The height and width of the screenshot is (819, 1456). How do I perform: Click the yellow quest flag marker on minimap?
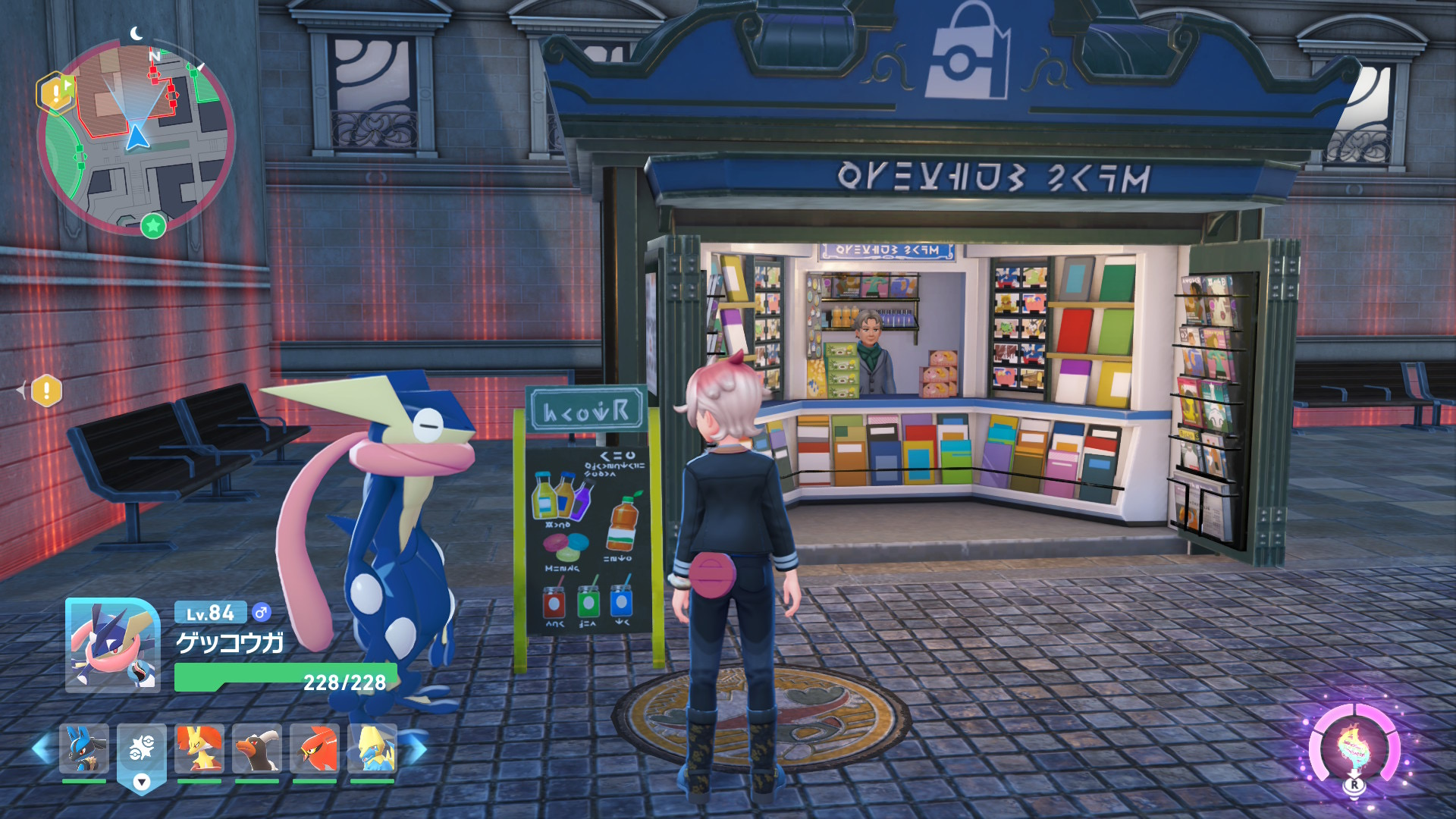coord(55,93)
